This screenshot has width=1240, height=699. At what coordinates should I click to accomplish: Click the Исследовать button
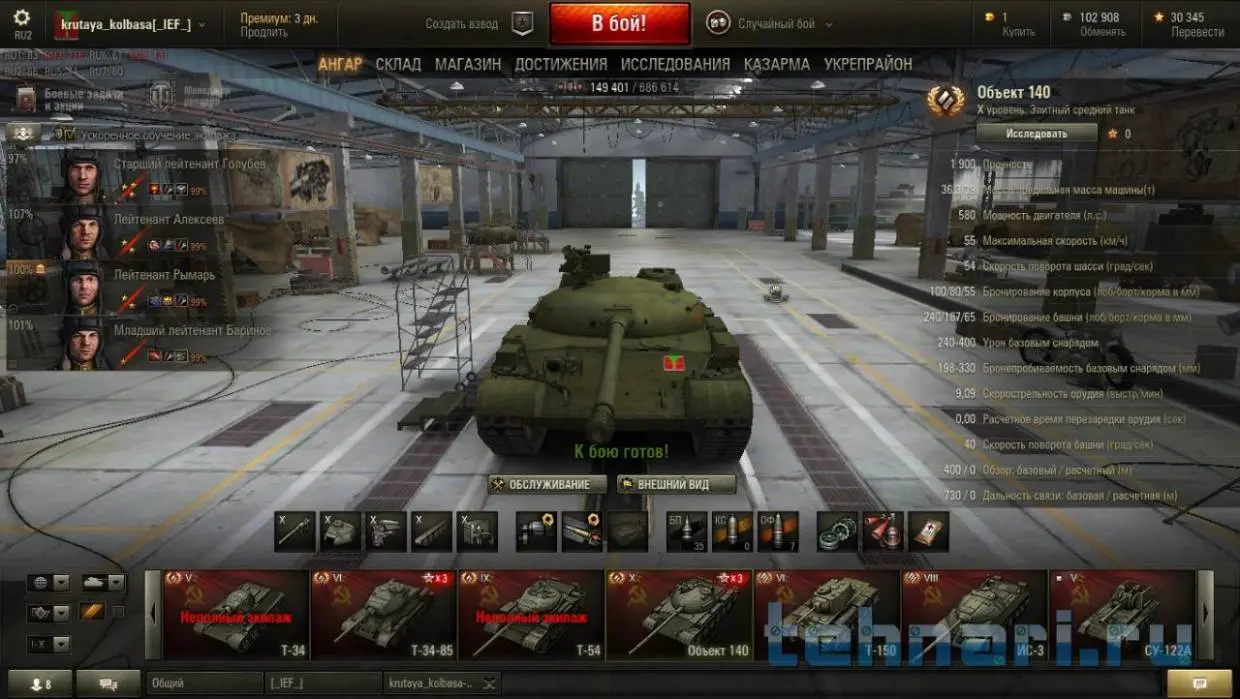point(1036,133)
